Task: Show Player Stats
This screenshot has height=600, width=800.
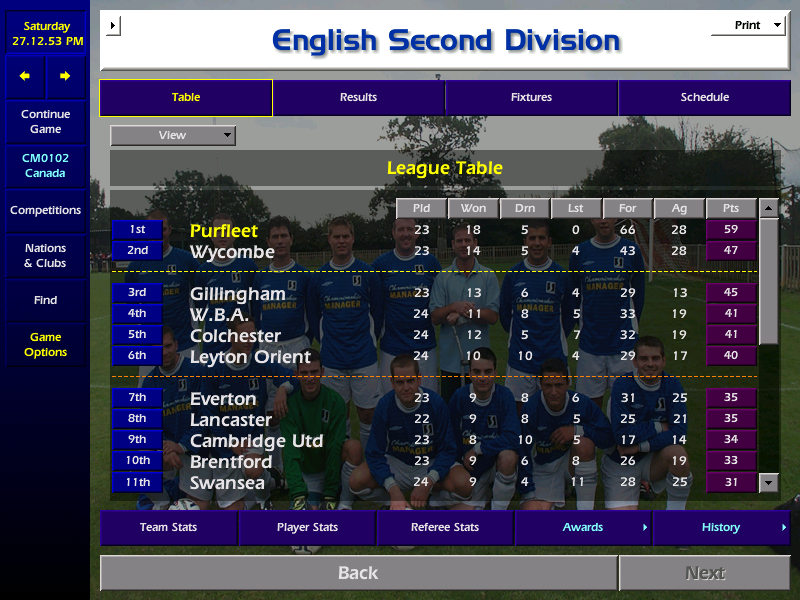Action: (307, 527)
